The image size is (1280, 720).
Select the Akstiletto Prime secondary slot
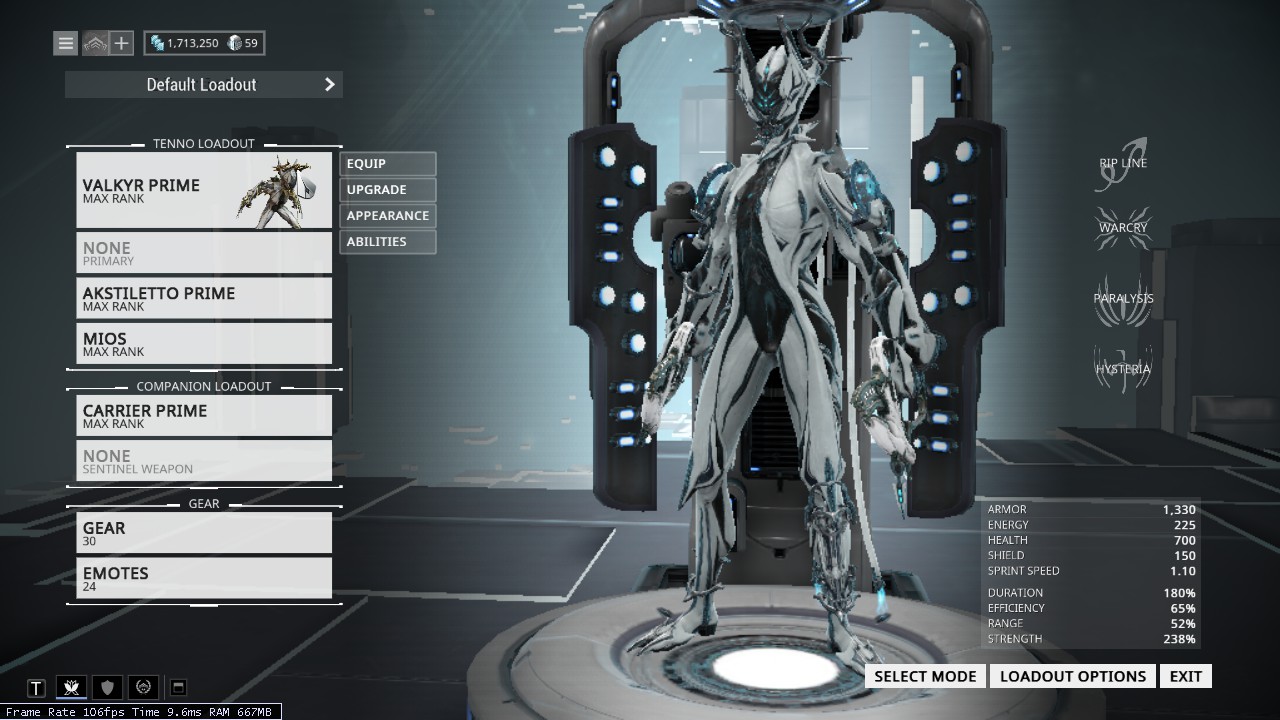pyautogui.click(x=203, y=298)
